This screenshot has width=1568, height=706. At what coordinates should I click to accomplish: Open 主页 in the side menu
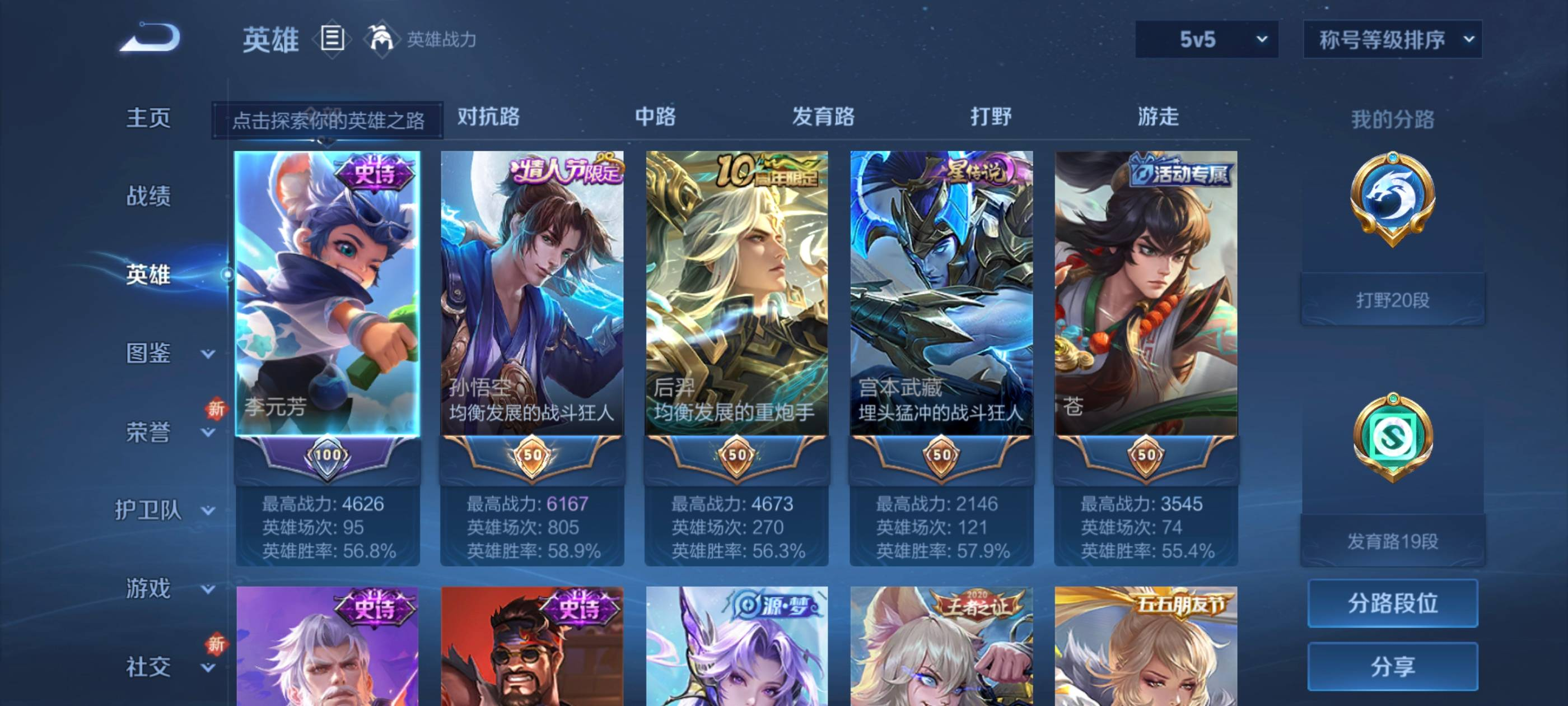(x=148, y=118)
